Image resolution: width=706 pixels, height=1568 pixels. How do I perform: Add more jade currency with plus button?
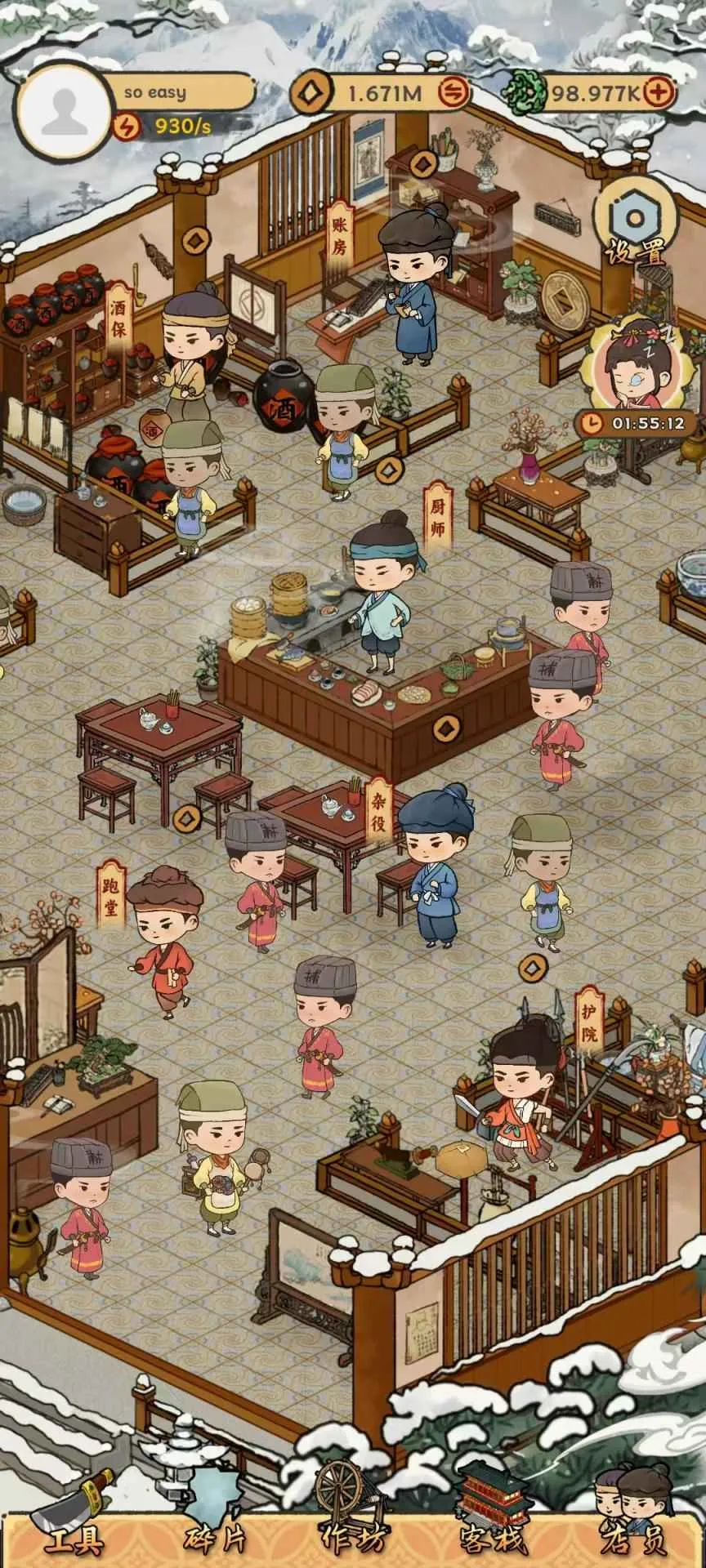click(659, 92)
